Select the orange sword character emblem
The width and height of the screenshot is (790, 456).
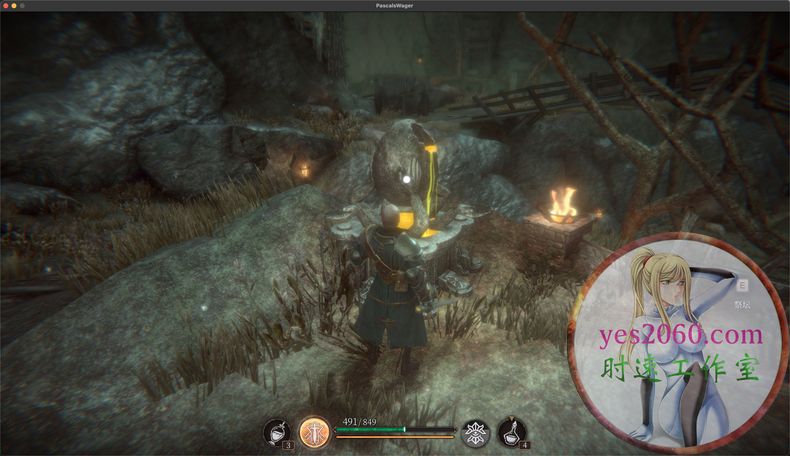(x=314, y=432)
